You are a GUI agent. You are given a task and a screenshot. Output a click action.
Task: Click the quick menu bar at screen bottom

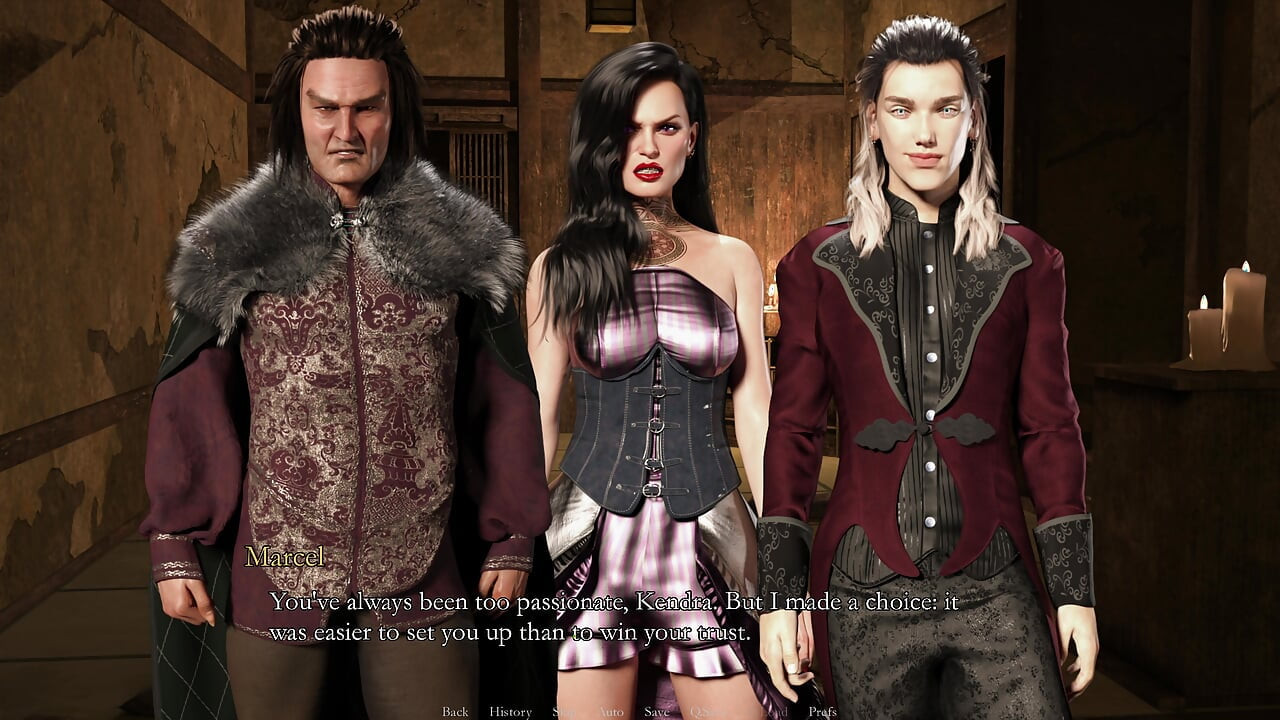(x=640, y=712)
